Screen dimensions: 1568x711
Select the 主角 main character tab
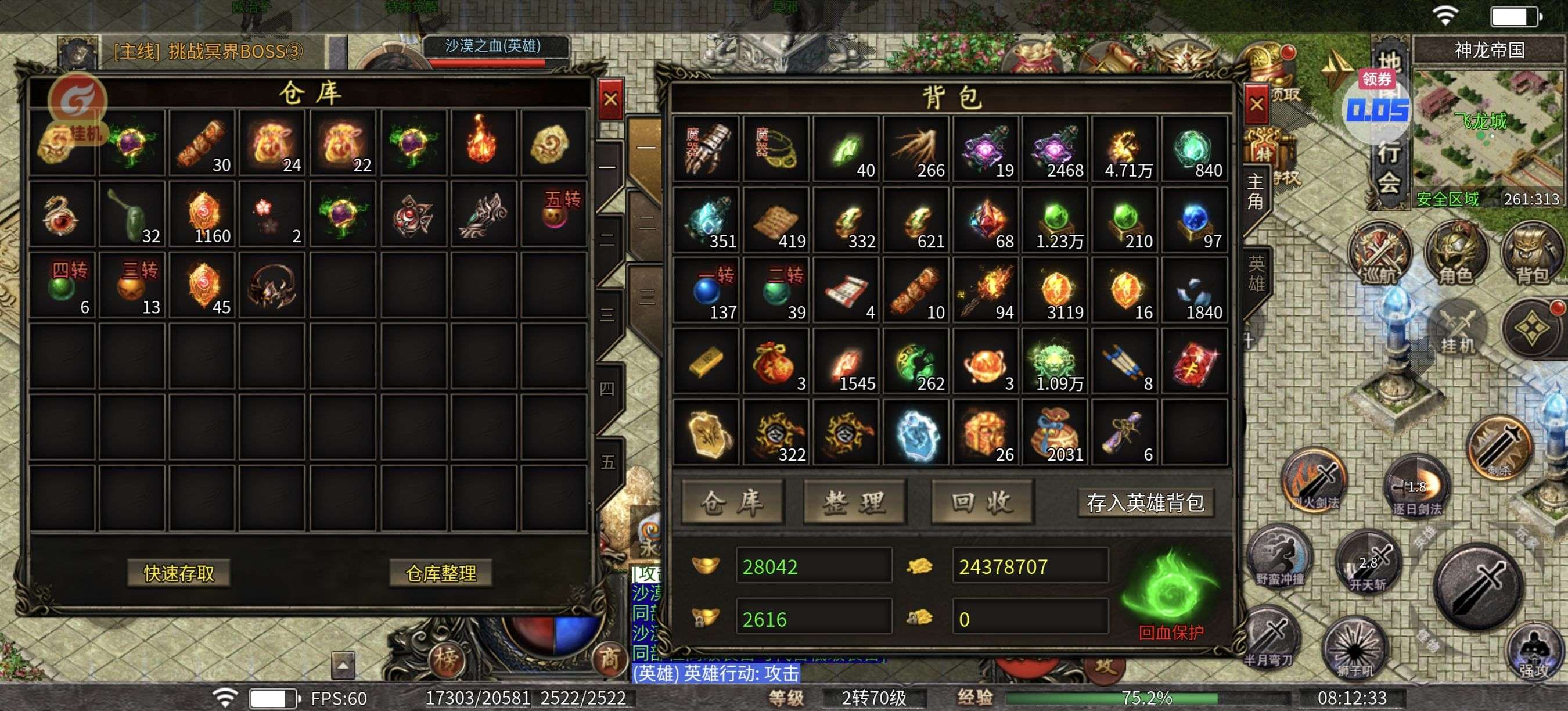(x=1255, y=192)
